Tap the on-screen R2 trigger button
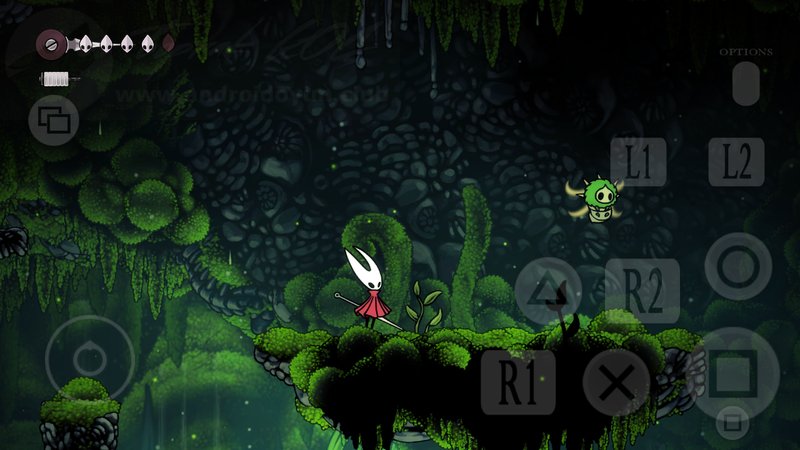This screenshot has height=450, width=800. [642, 291]
